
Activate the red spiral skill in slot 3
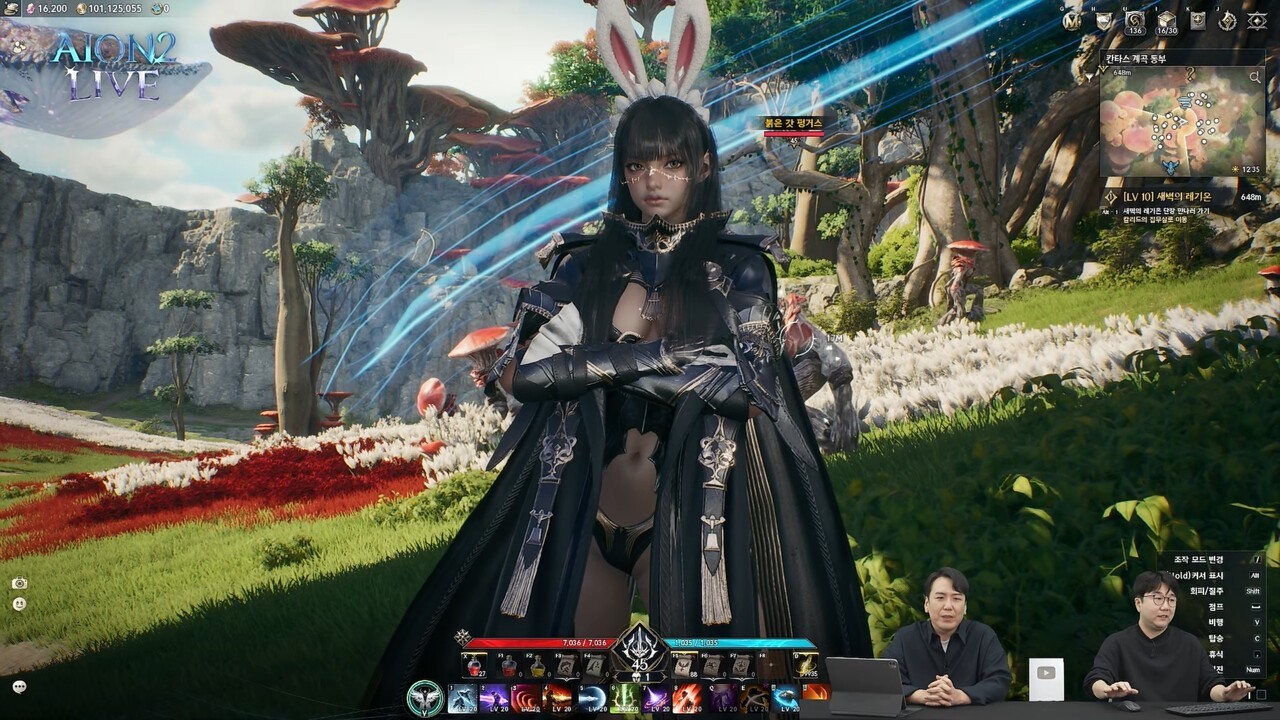pos(526,698)
